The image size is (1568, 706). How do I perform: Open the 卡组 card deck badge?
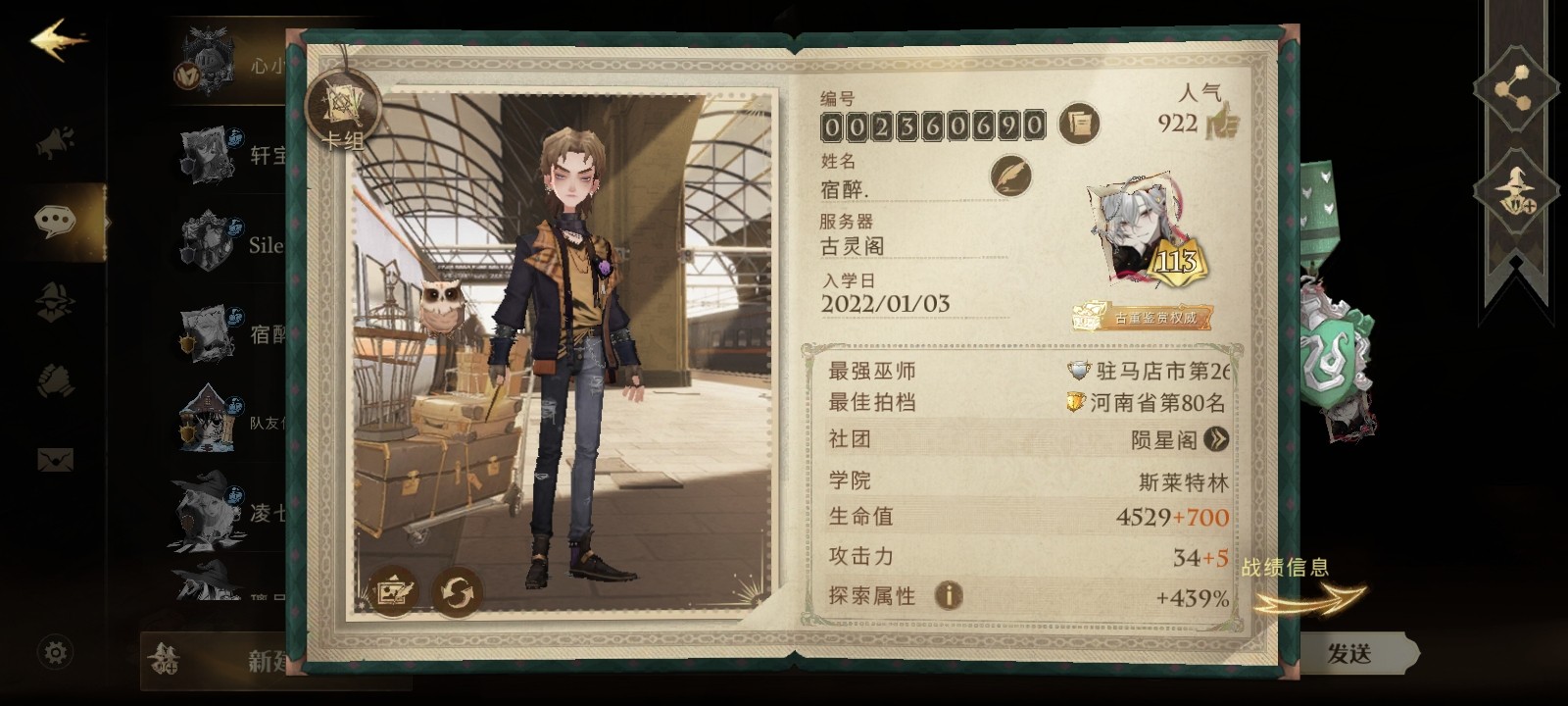343,113
